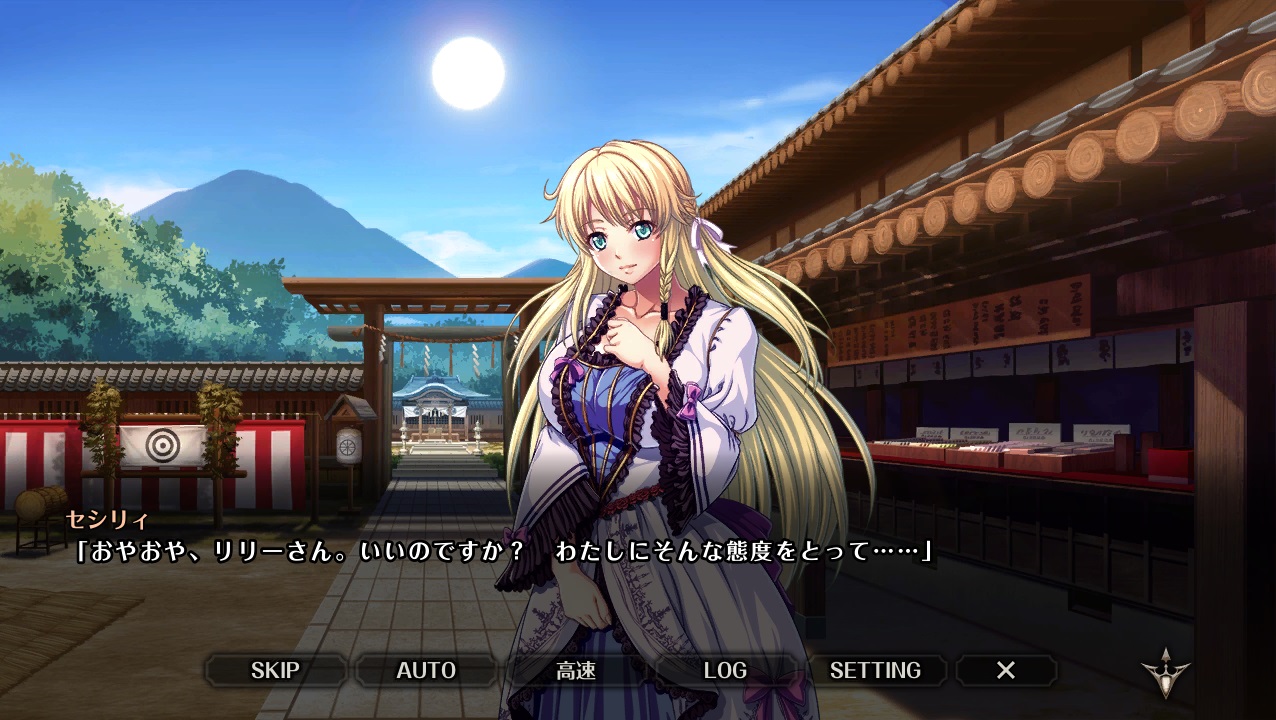Open the SETTING menu
The height and width of the screenshot is (720, 1276).
[x=875, y=670]
